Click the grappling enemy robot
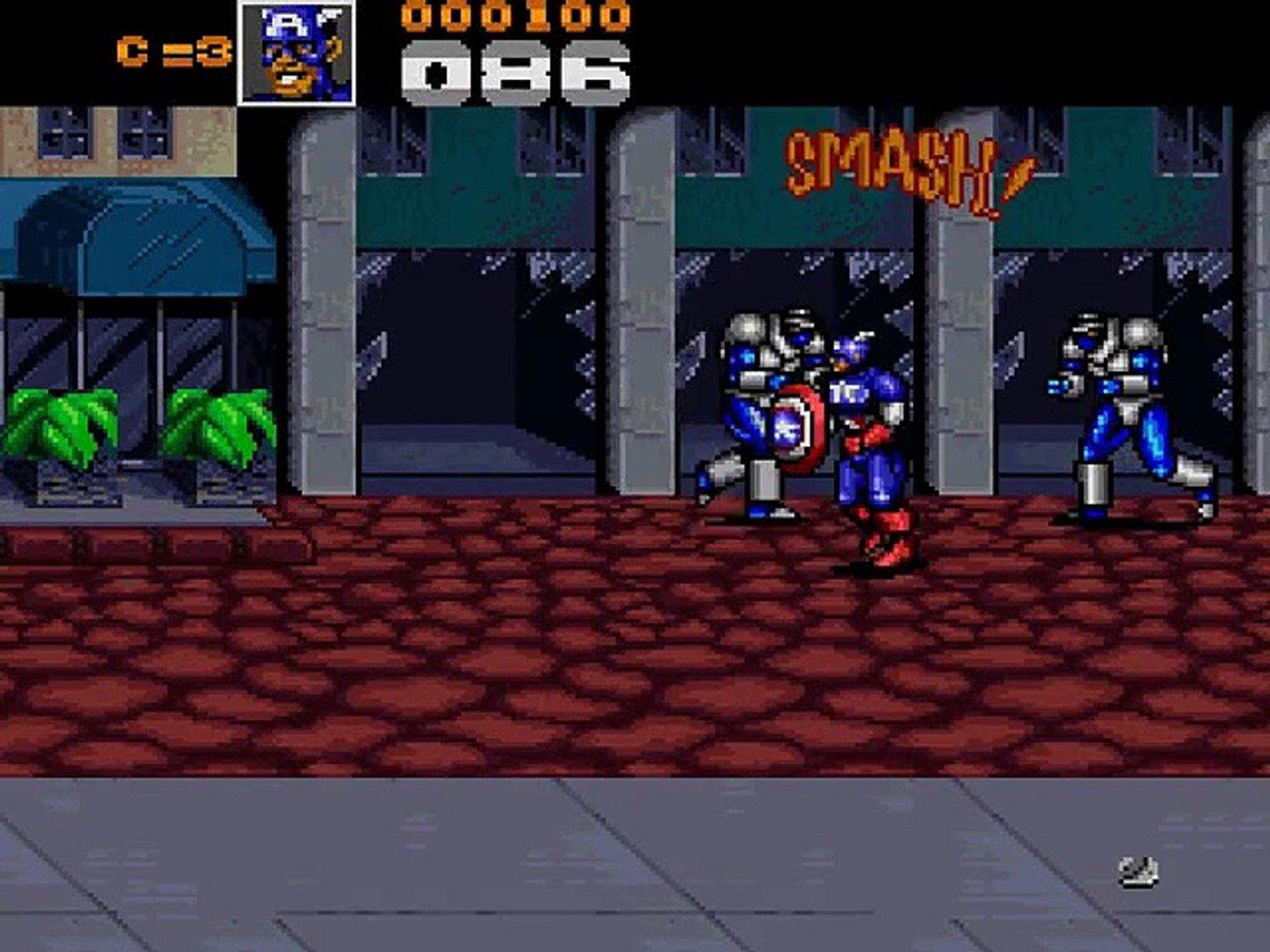 (758, 397)
